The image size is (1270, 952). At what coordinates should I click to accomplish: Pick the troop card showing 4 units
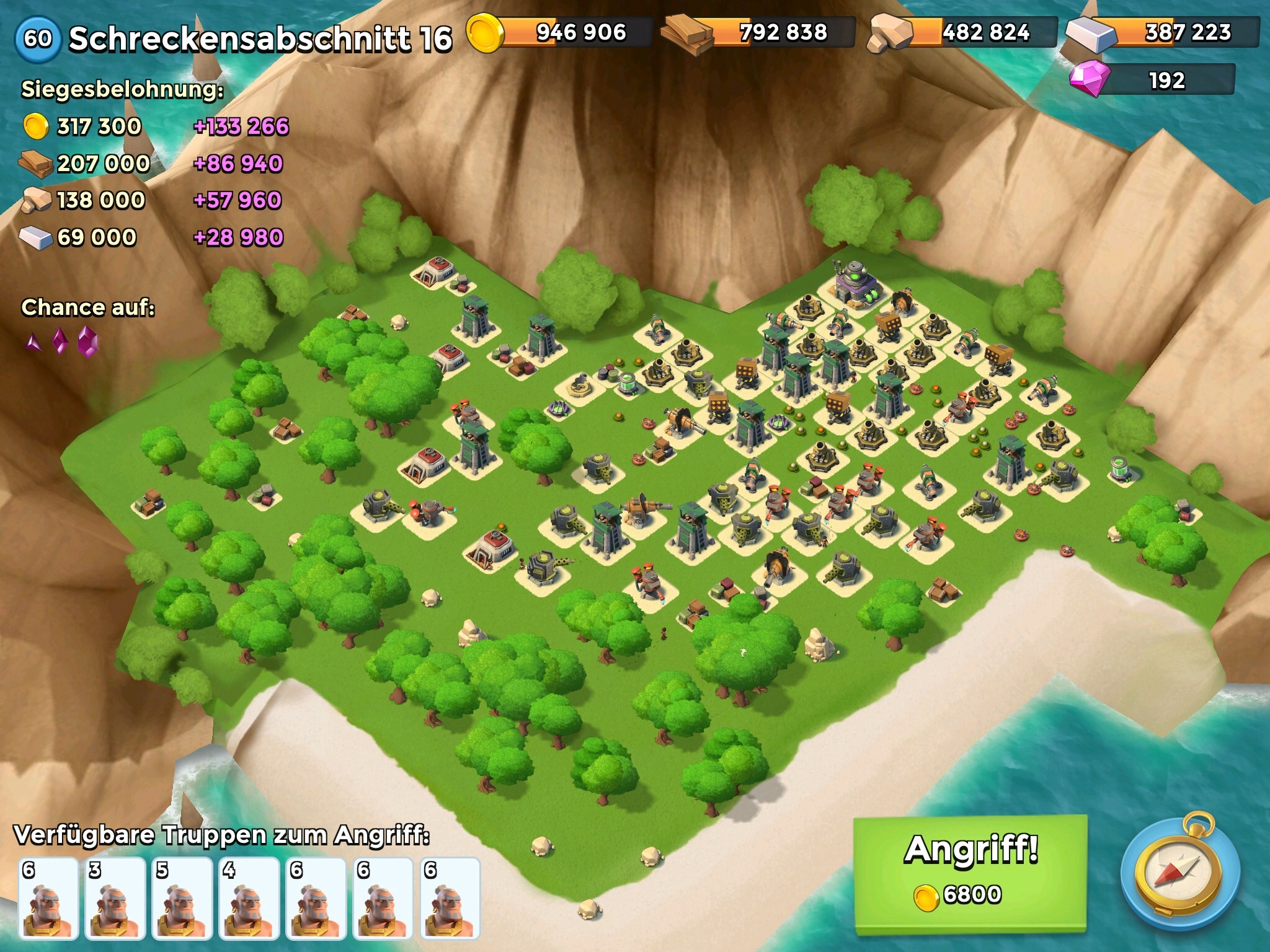[249, 899]
